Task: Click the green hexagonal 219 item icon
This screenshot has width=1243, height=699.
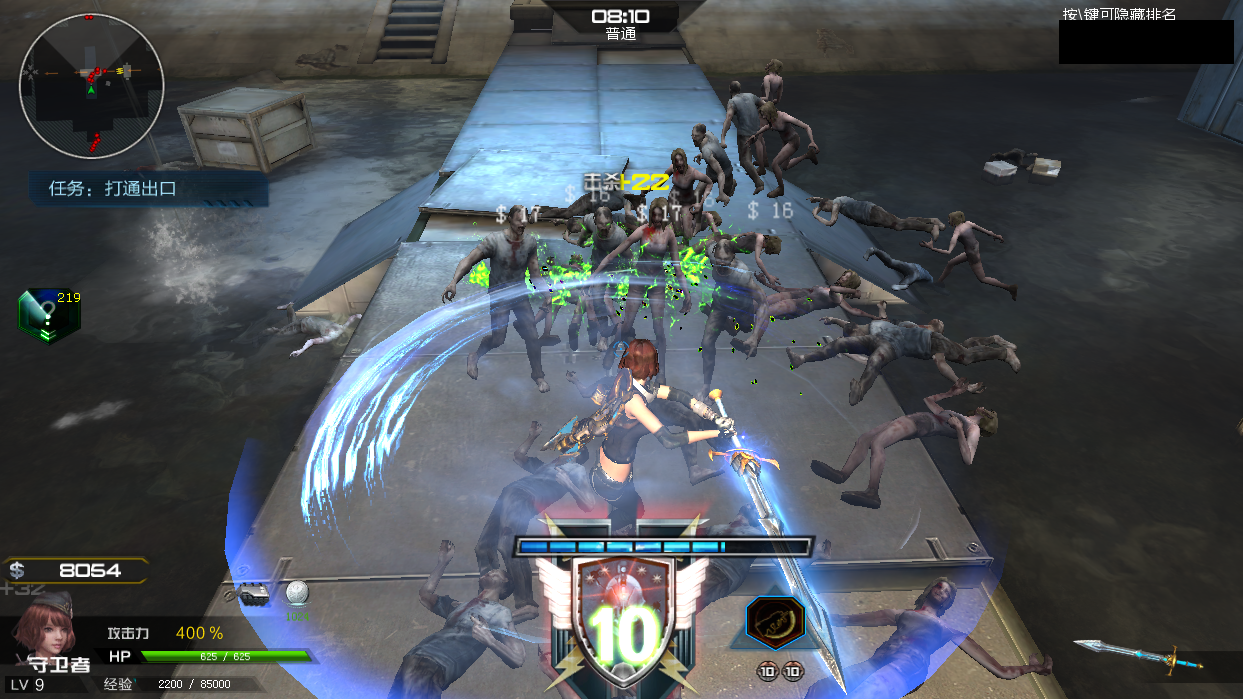Action: pyautogui.click(x=48, y=316)
